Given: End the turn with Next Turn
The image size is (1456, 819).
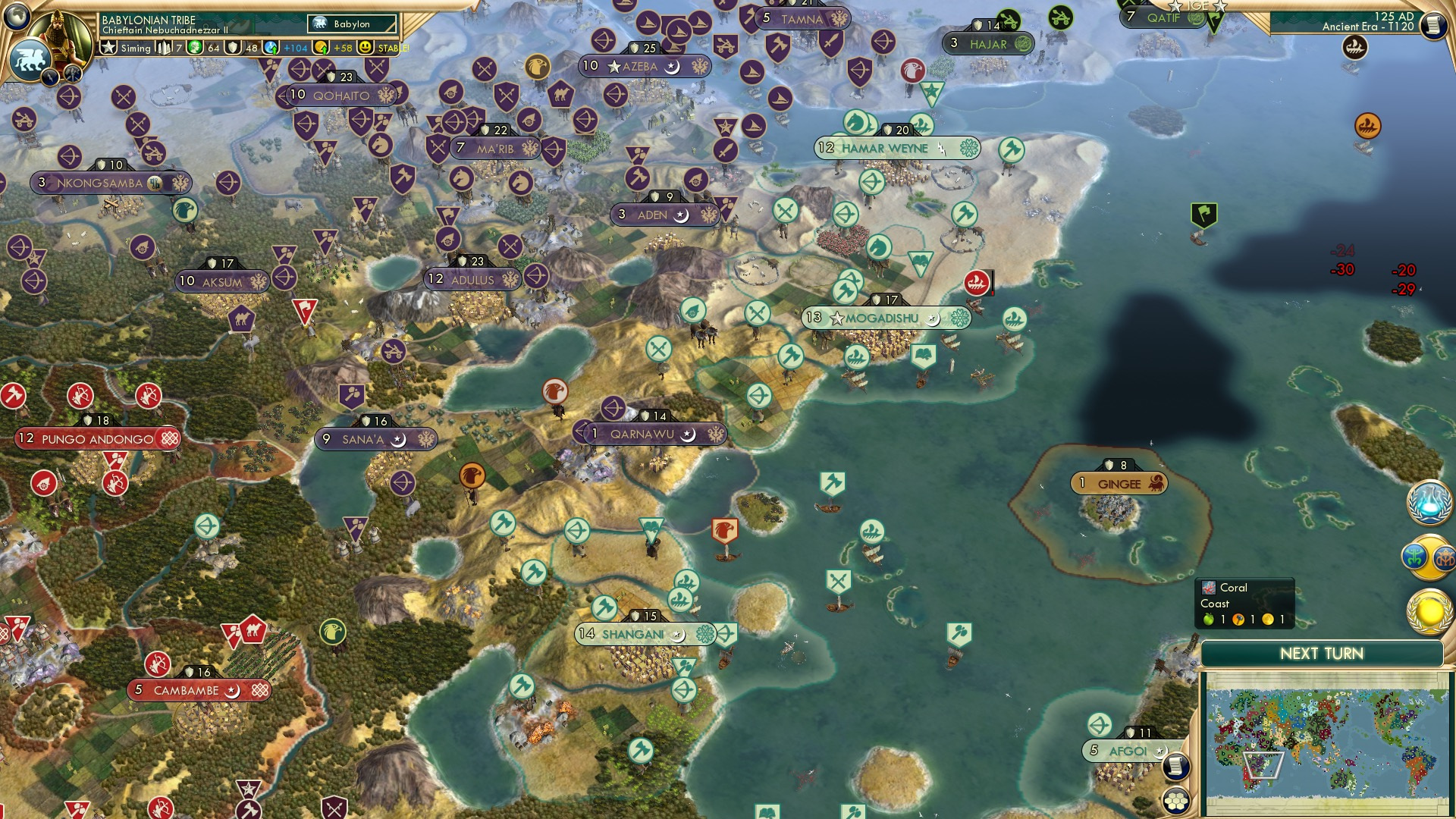Looking at the screenshot, I should click(x=1321, y=654).
